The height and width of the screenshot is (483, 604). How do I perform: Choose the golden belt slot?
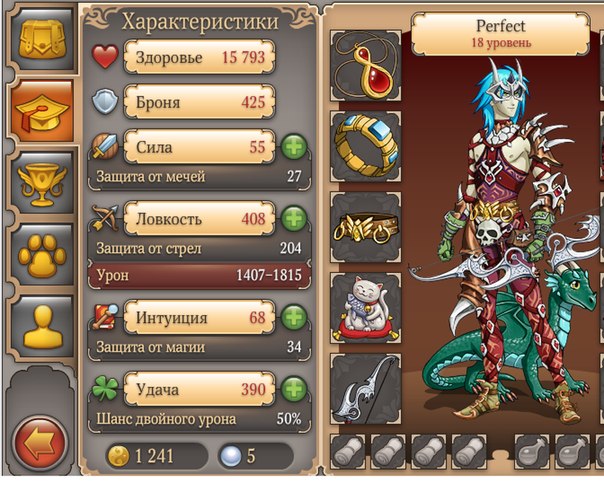366,225
